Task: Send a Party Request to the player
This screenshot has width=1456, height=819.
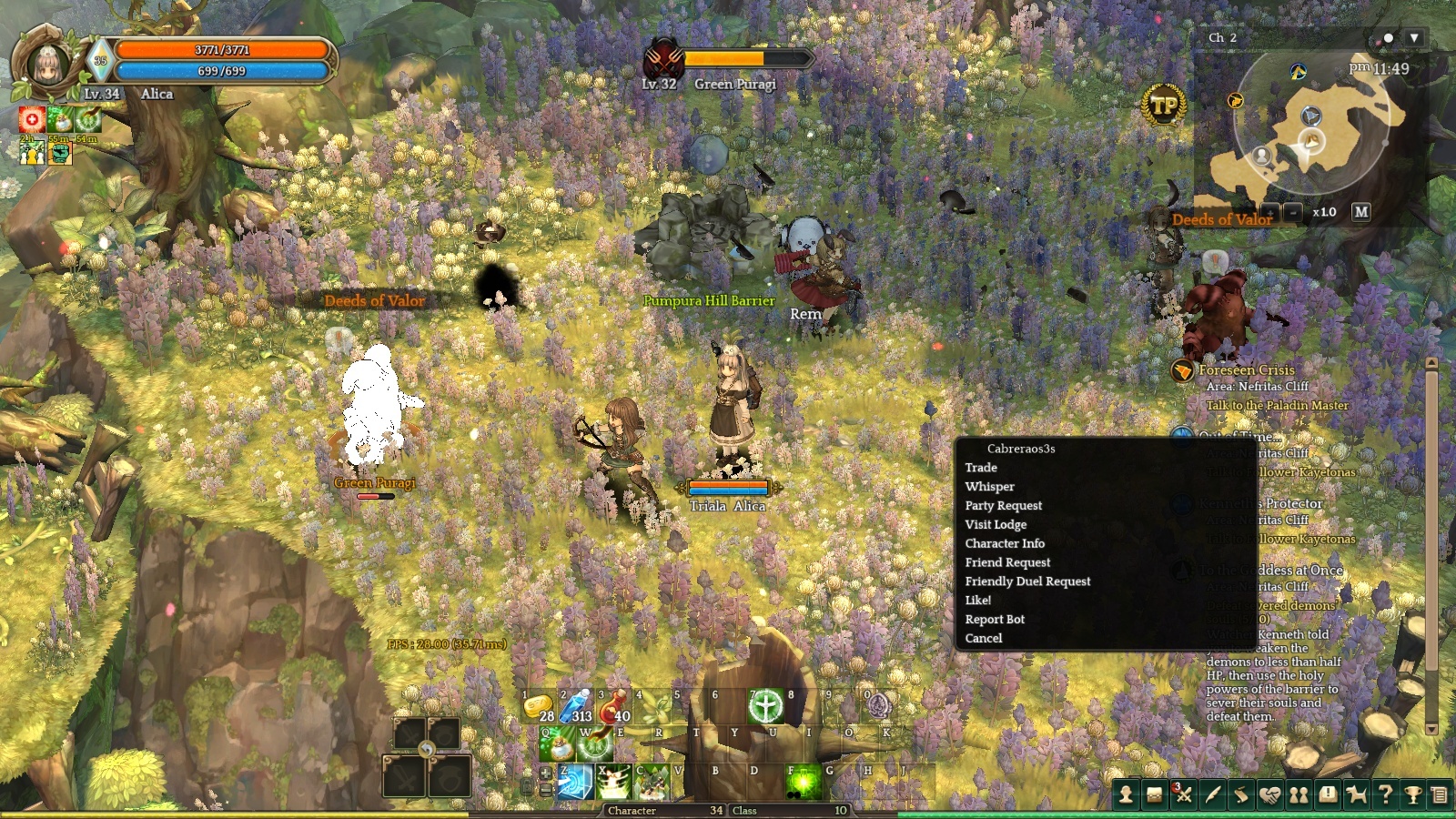Action: click(1003, 506)
